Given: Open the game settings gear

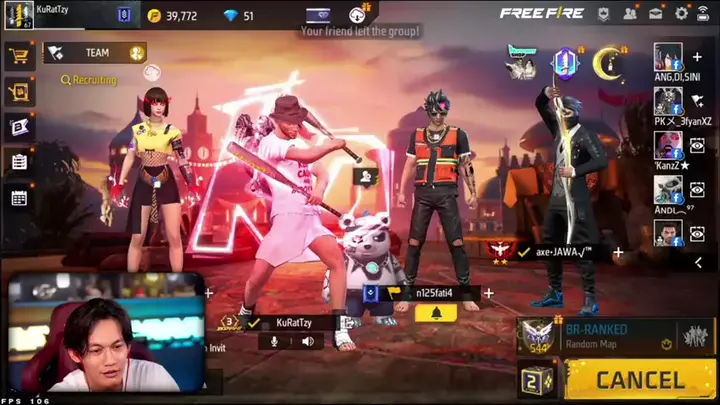Looking at the screenshot, I should (682, 14).
